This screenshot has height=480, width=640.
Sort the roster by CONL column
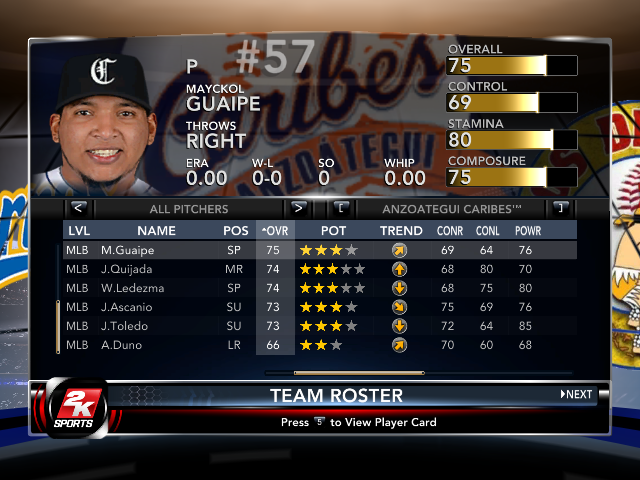coord(488,231)
